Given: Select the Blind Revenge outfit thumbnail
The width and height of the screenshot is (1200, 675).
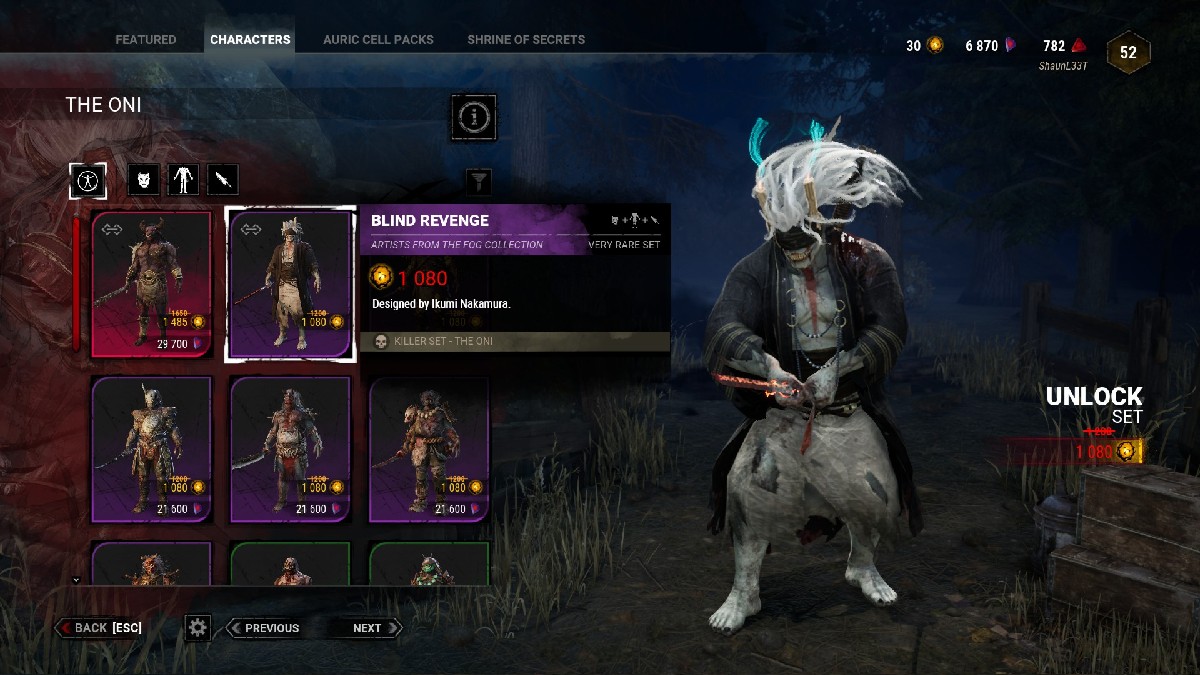Looking at the screenshot, I should pos(291,284).
